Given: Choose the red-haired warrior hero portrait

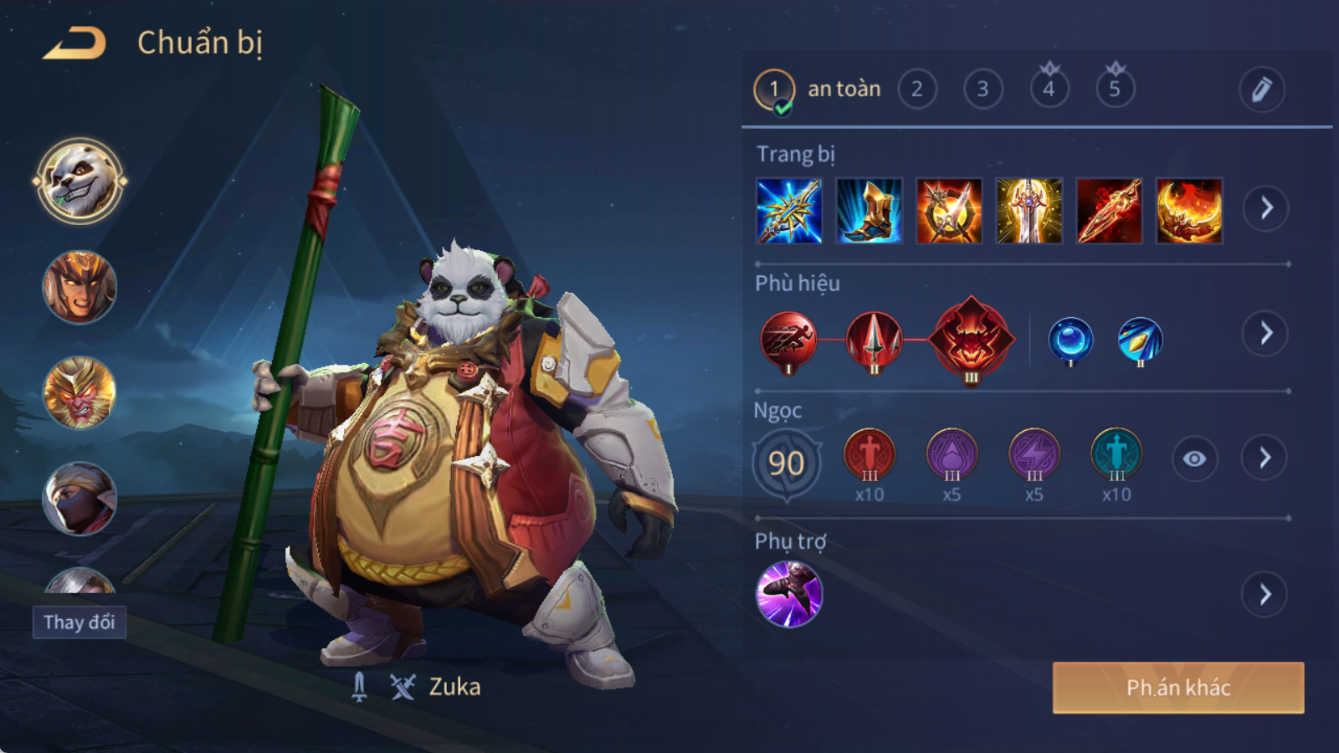Looking at the screenshot, I should (80, 287).
